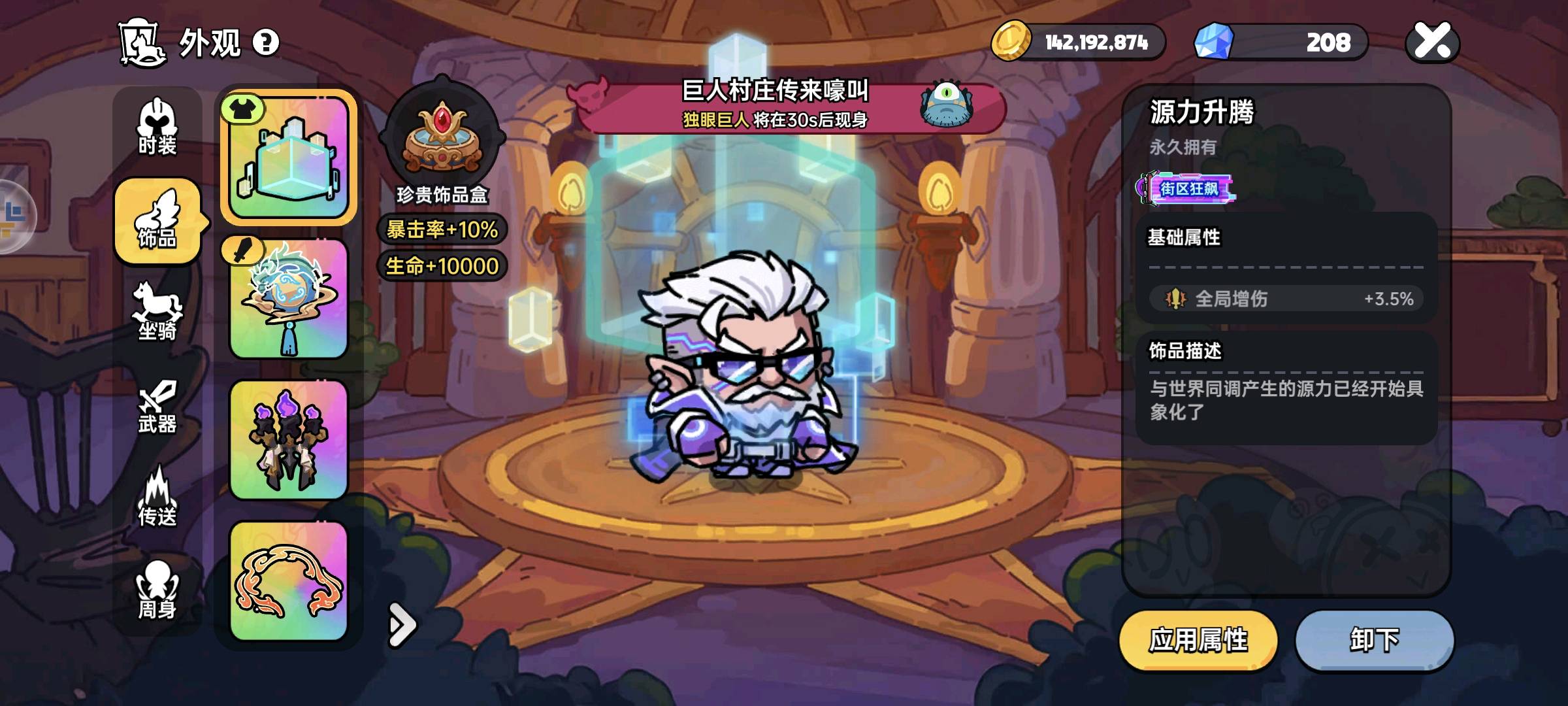Select the 饰品 accessories tab
Image resolution: width=1568 pixels, height=706 pixels.
click(157, 222)
